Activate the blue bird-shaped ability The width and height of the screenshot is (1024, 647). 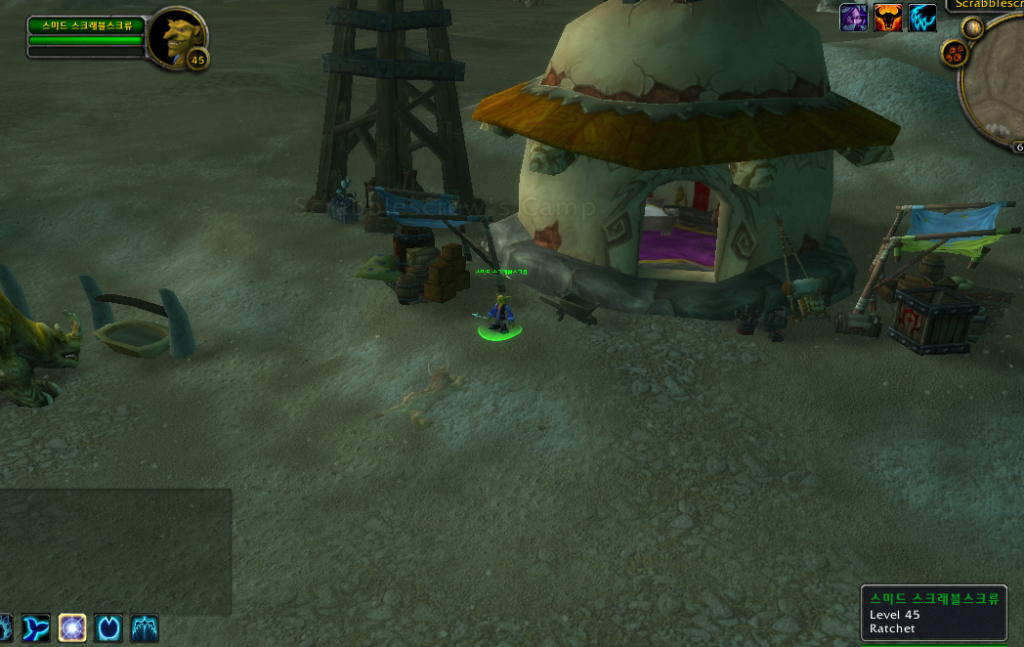point(36,628)
